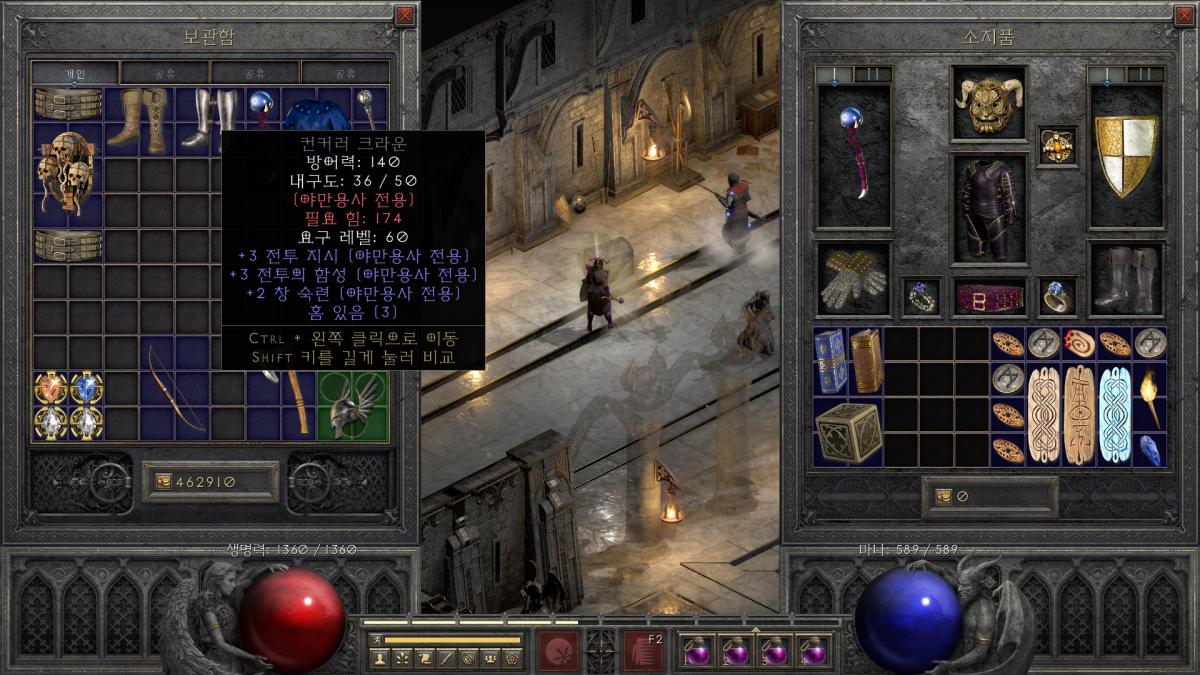Switch to the personal stash tab
This screenshot has width=1200, height=675.
(76, 73)
